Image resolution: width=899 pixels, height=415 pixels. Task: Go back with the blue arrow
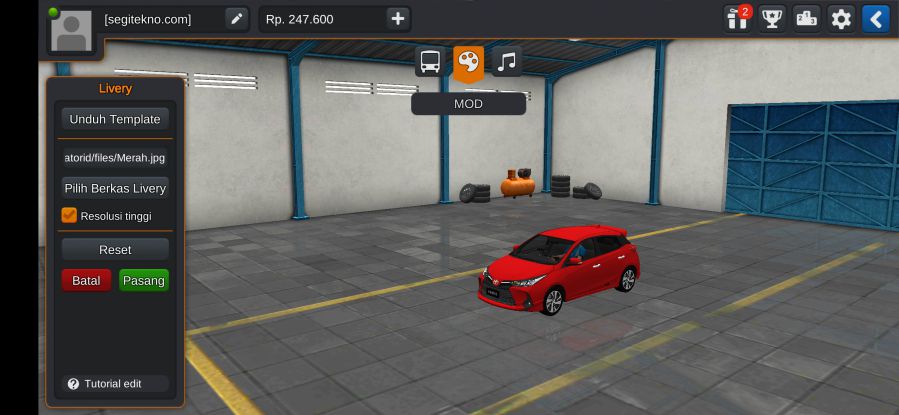(875, 18)
